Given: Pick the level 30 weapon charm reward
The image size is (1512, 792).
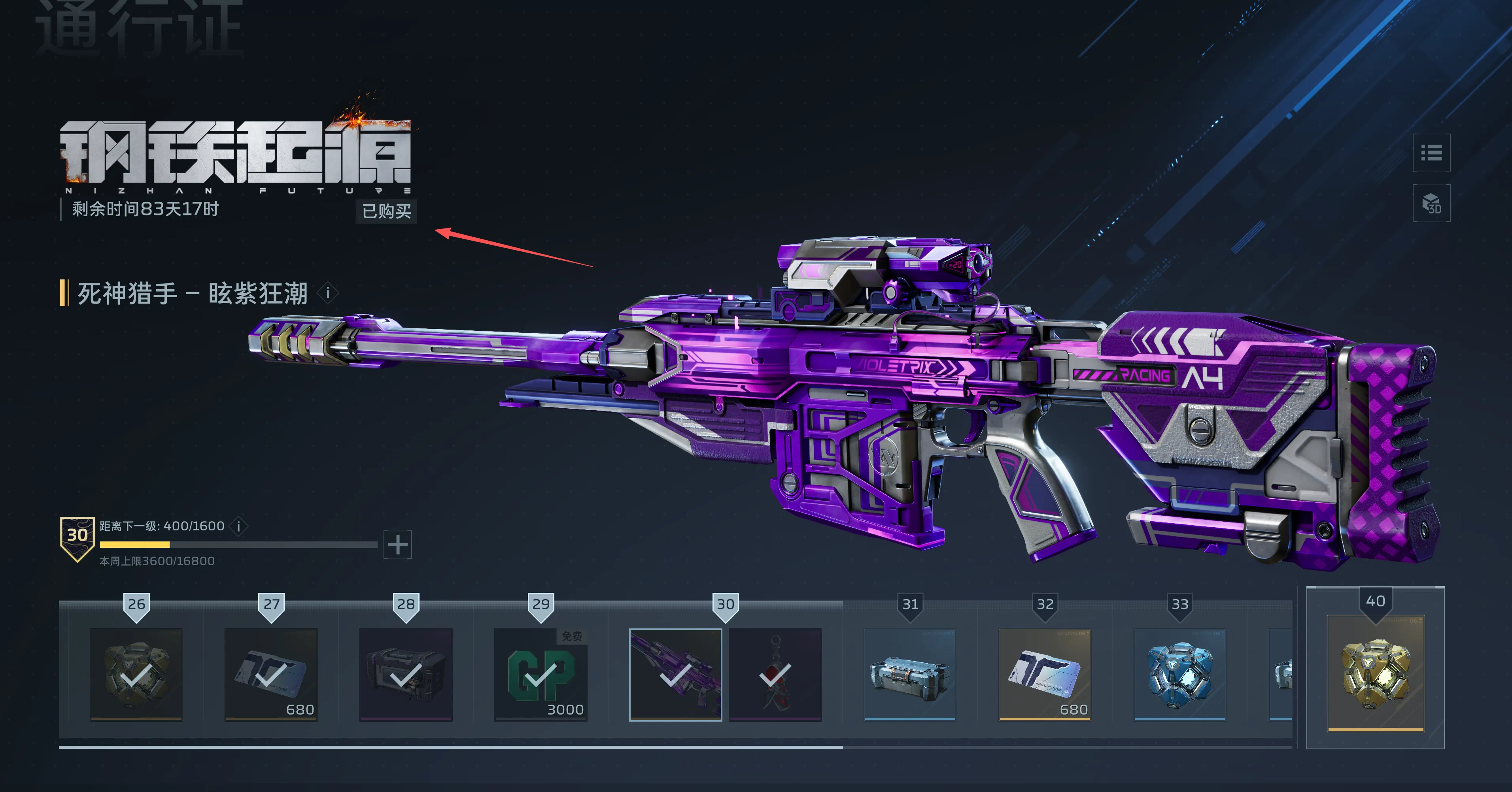Looking at the screenshot, I should click(775, 674).
